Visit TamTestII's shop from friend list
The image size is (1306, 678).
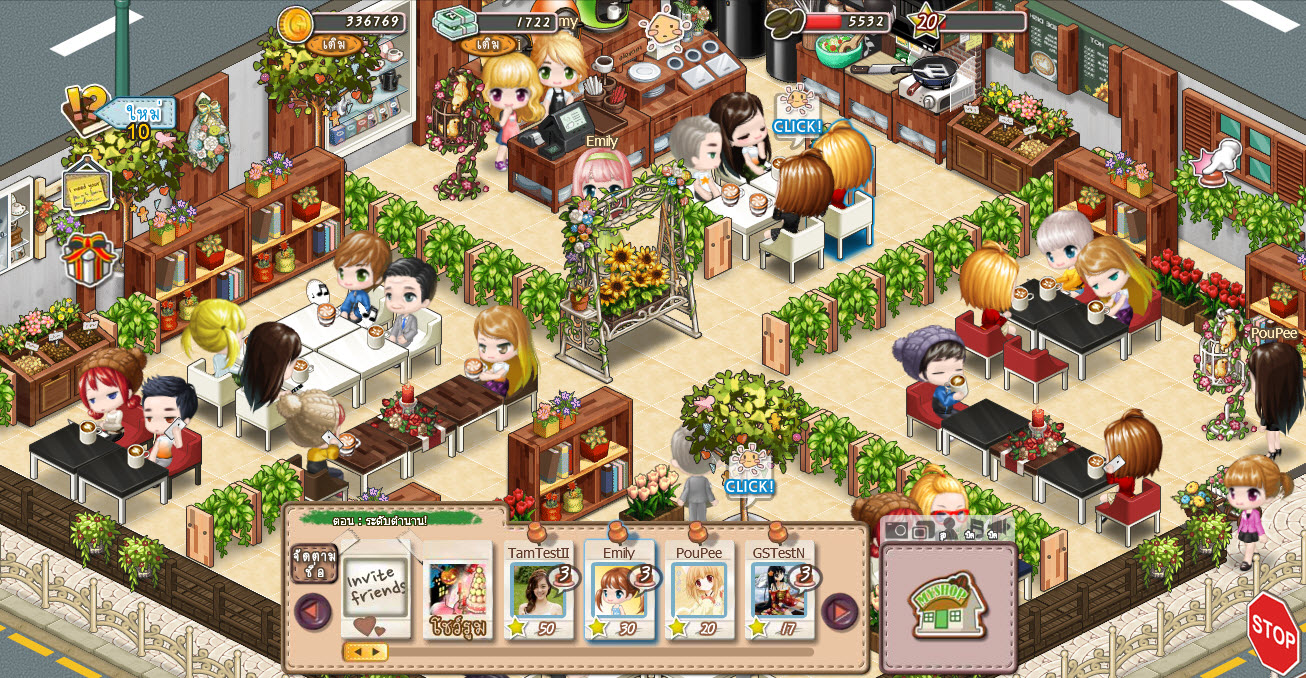(x=538, y=592)
